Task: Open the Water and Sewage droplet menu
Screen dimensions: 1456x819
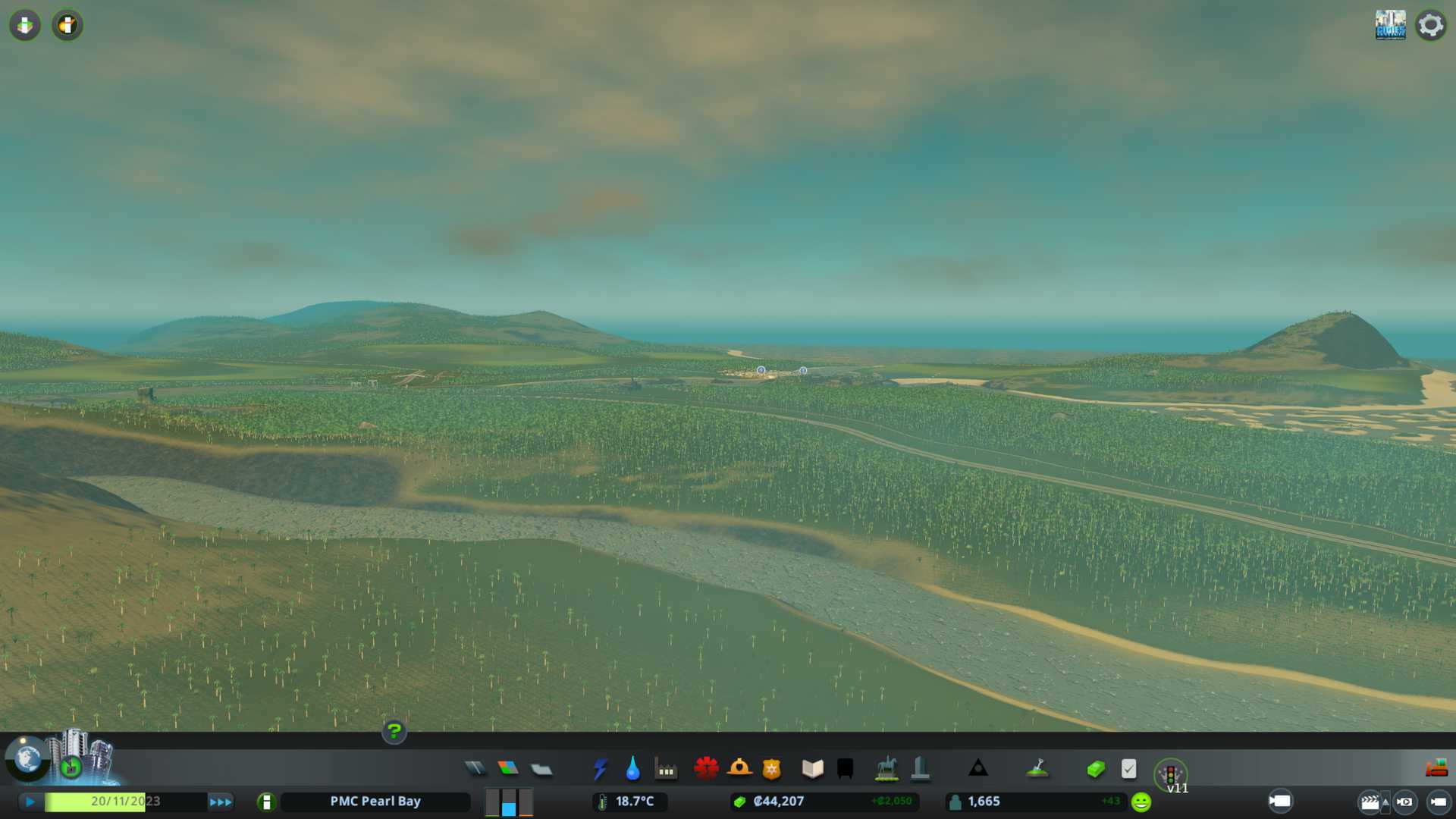Action: coord(632,769)
